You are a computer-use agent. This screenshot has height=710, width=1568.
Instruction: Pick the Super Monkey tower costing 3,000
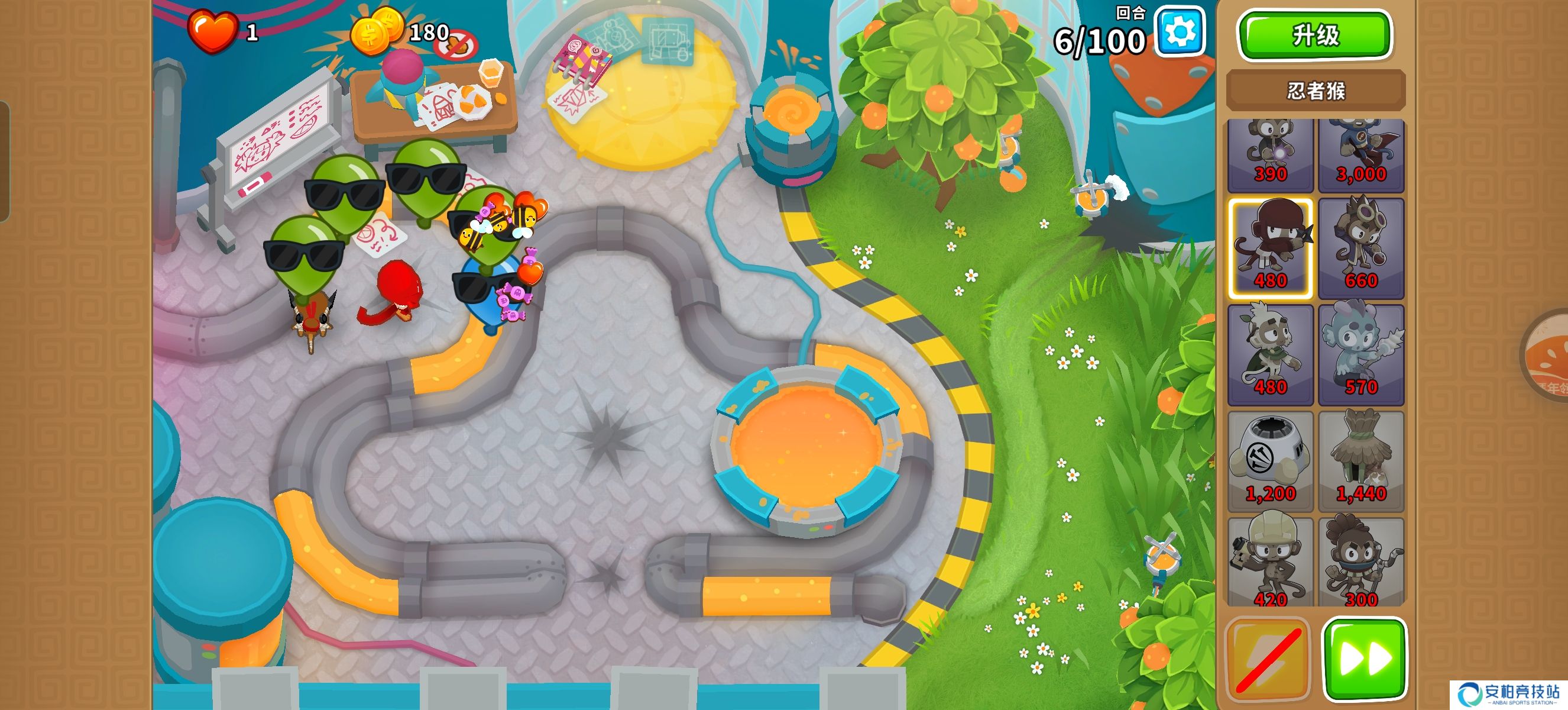point(1361,154)
